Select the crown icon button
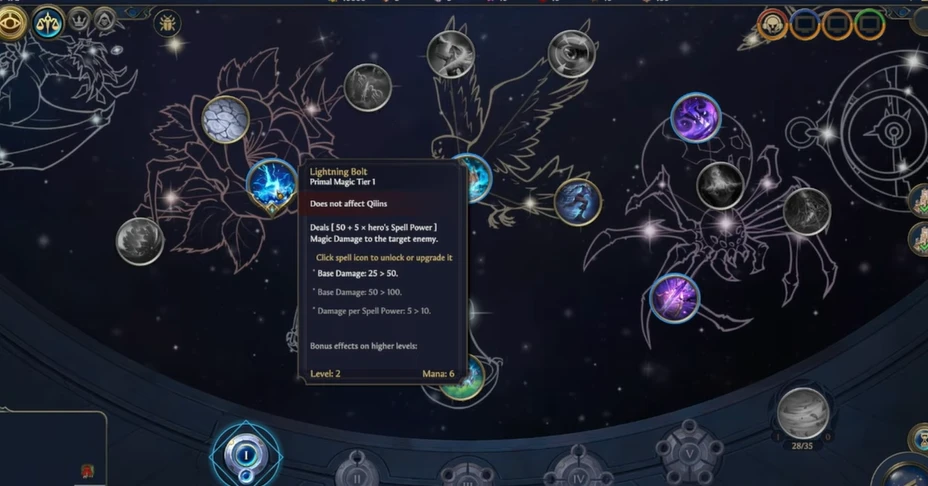Image resolution: width=928 pixels, height=486 pixels. point(80,19)
